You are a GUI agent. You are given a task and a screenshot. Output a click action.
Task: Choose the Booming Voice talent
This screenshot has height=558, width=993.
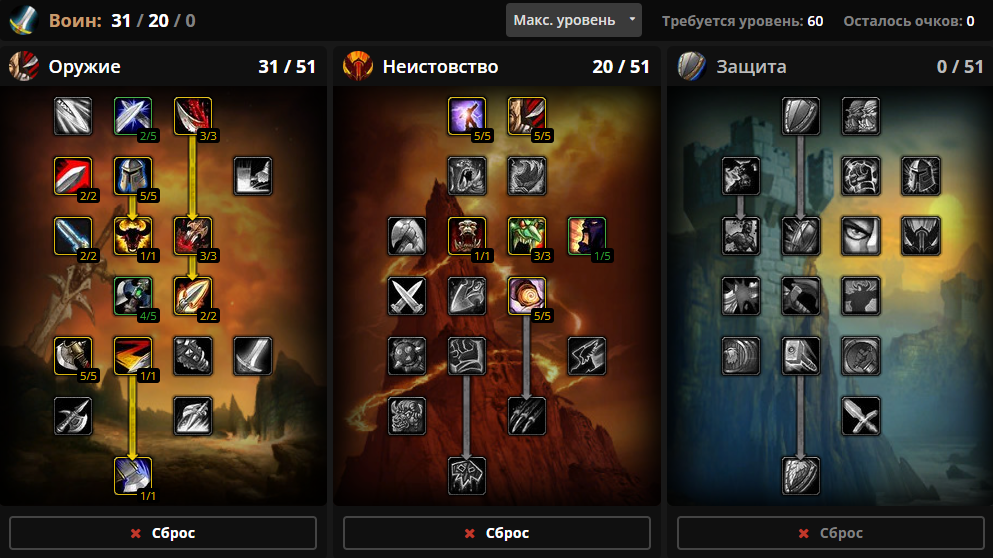click(x=467, y=116)
